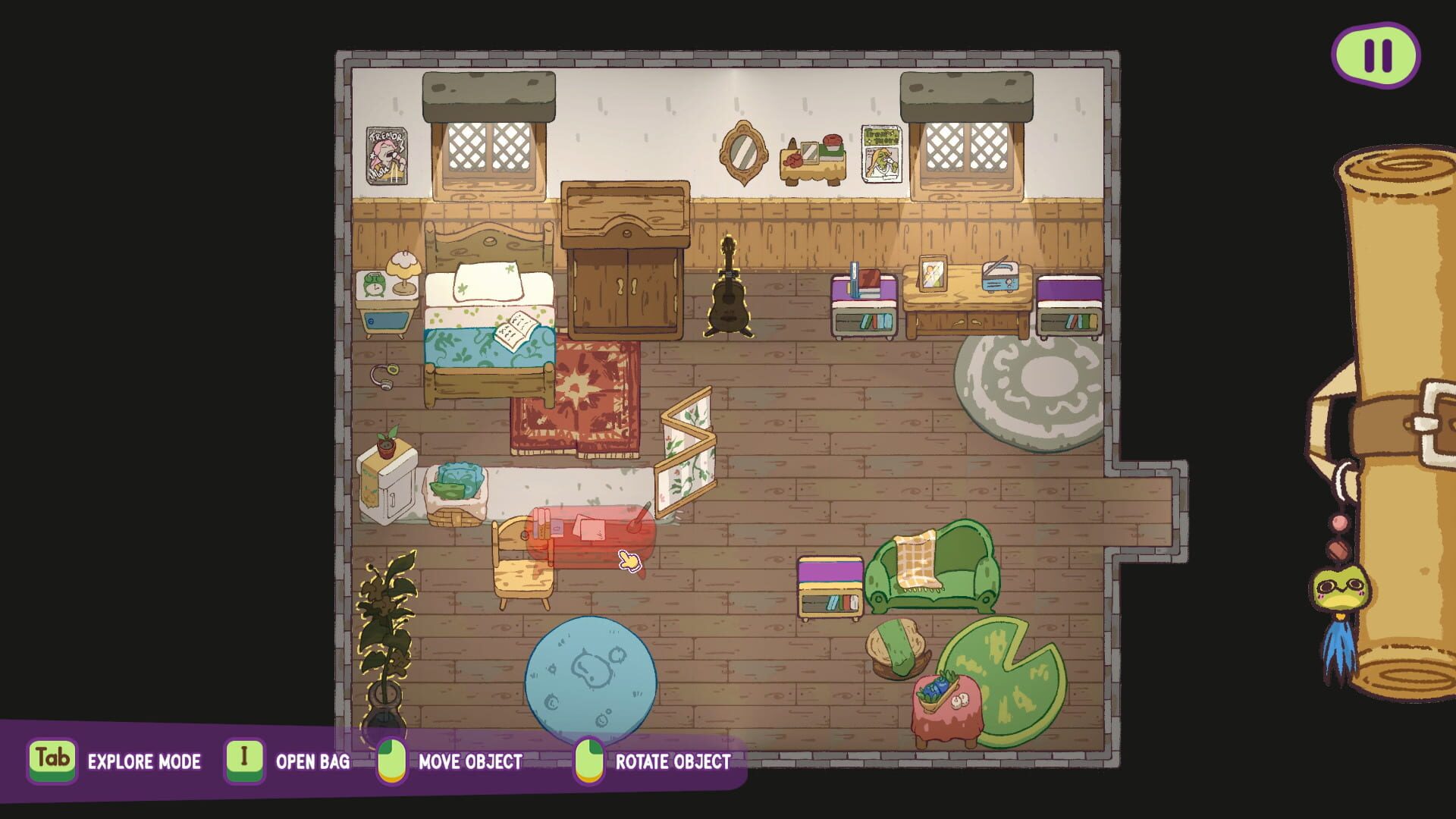Click the OPEN BAG label
1456x819 pixels.
[313, 762]
